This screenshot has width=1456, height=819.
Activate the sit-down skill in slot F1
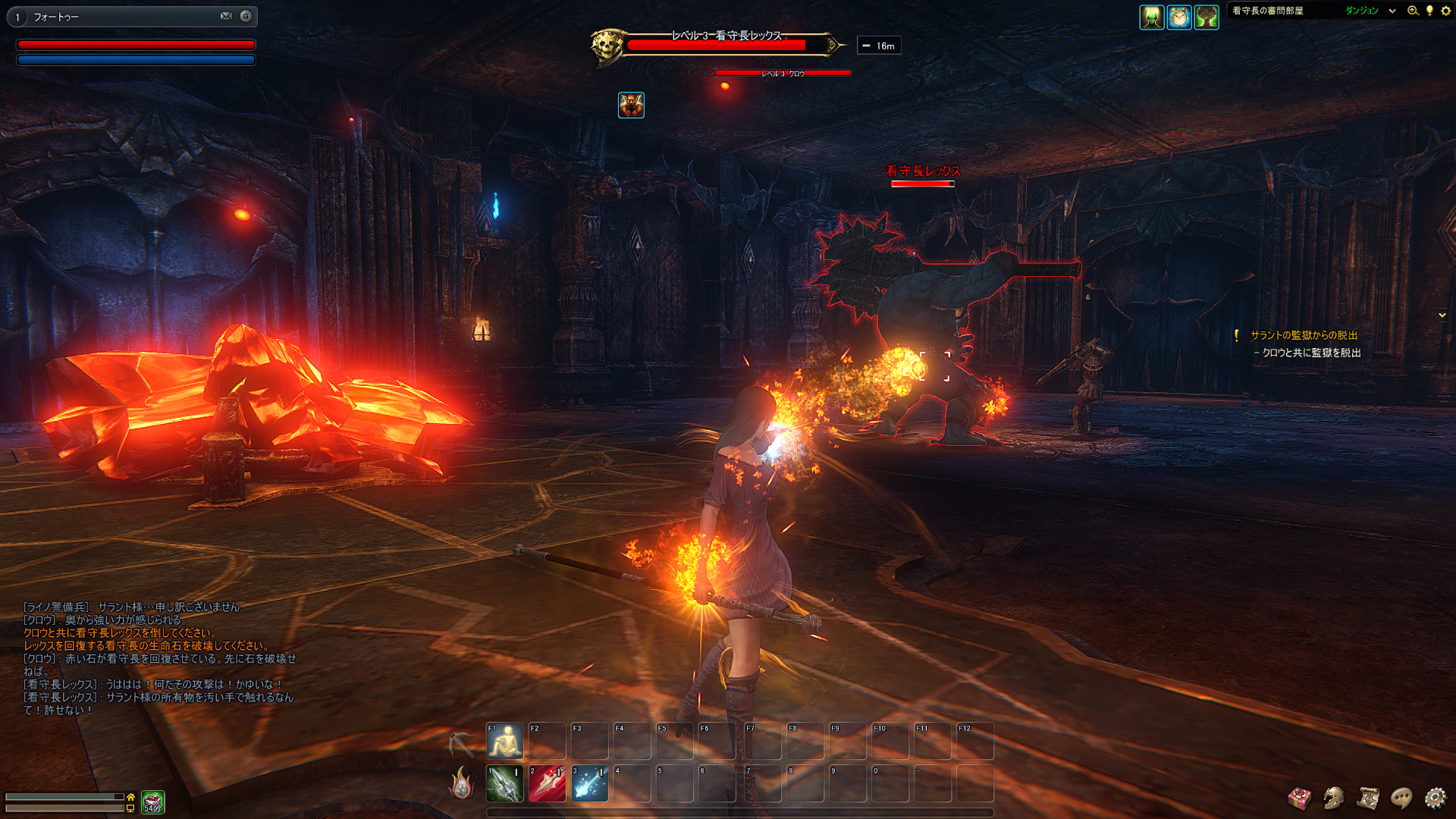(505, 741)
